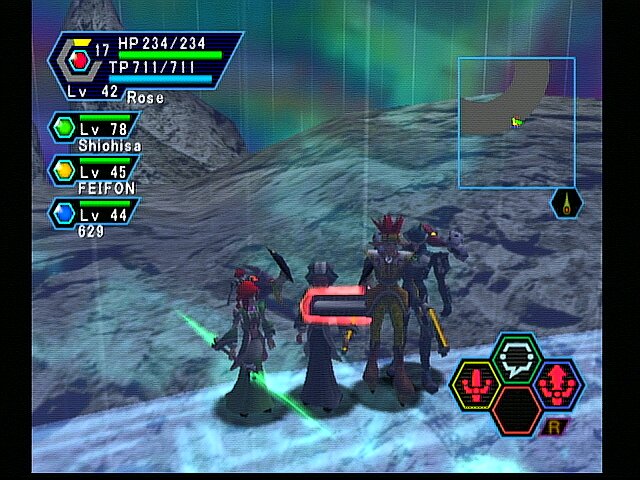Select the empty red-bordered action hexagon
This screenshot has width=640, height=480.
(x=516, y=410)
